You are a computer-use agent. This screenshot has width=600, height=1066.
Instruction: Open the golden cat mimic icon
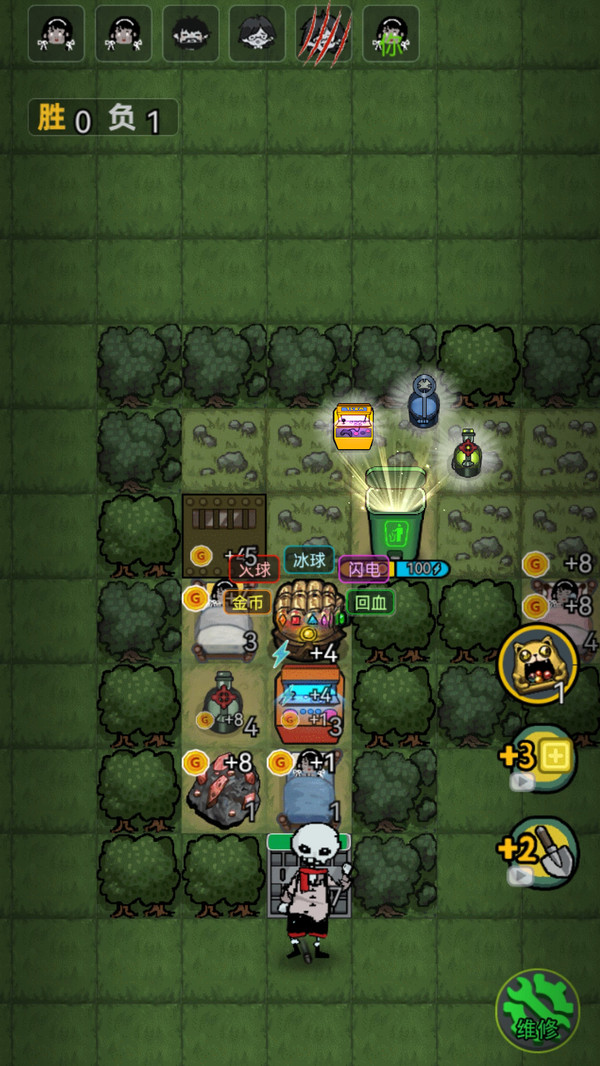click(538, 662)
